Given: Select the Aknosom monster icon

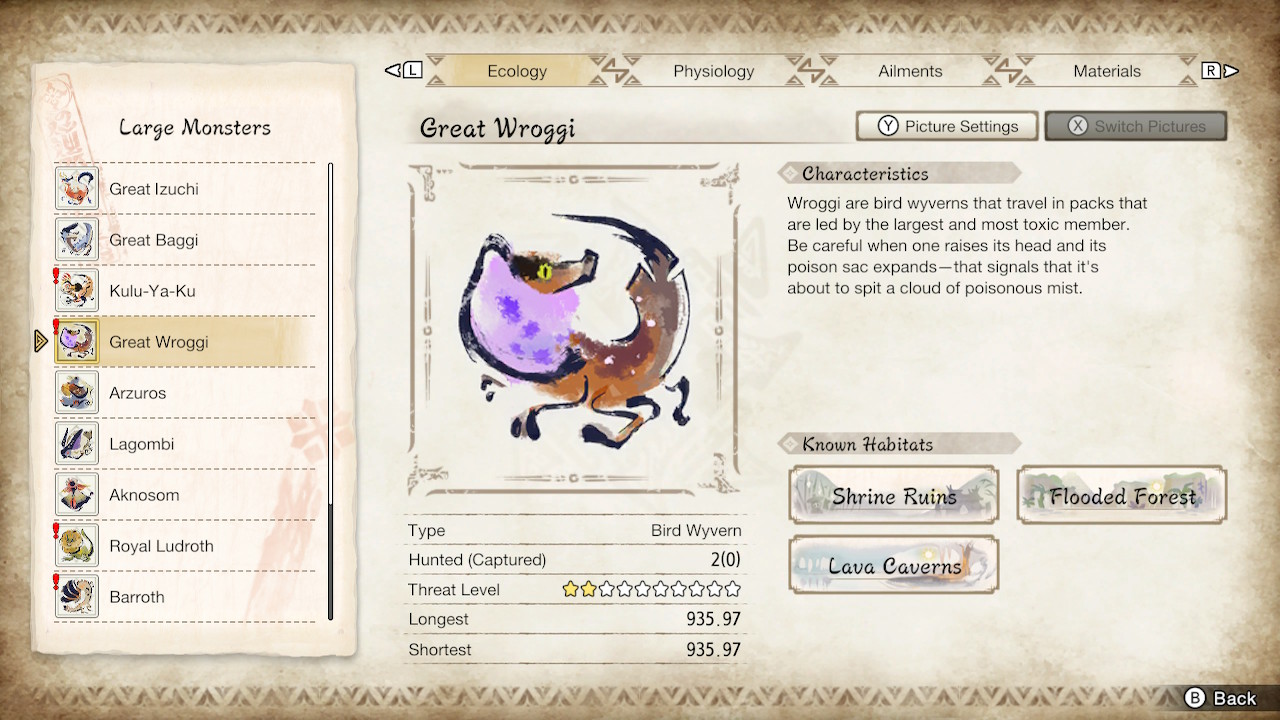Looking at the screenshot, I should point(76,494).
